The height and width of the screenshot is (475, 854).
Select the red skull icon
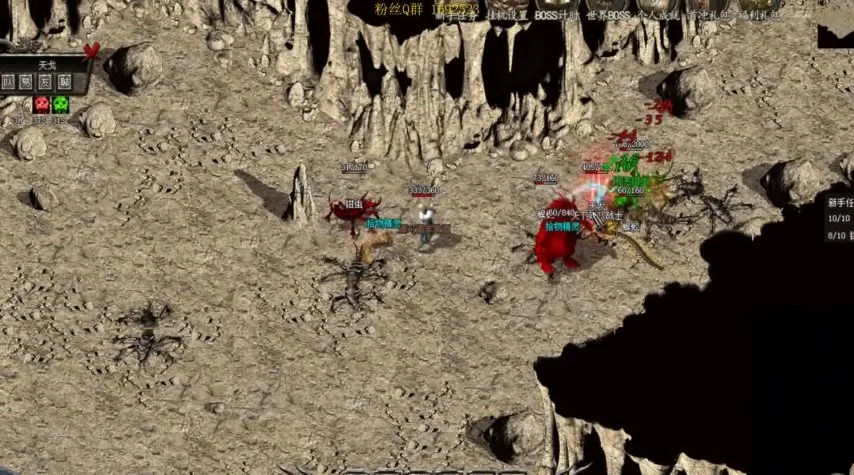click(42, 103)
